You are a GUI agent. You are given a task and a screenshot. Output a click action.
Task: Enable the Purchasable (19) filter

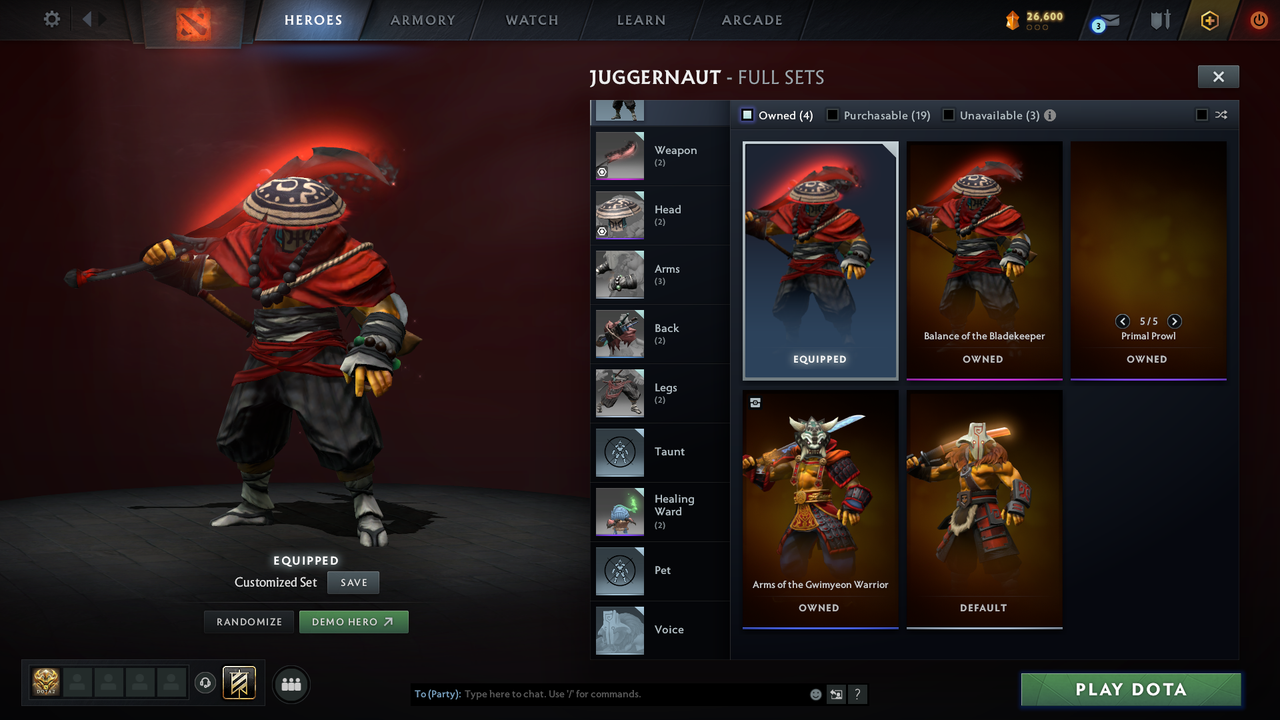[832, 115]
